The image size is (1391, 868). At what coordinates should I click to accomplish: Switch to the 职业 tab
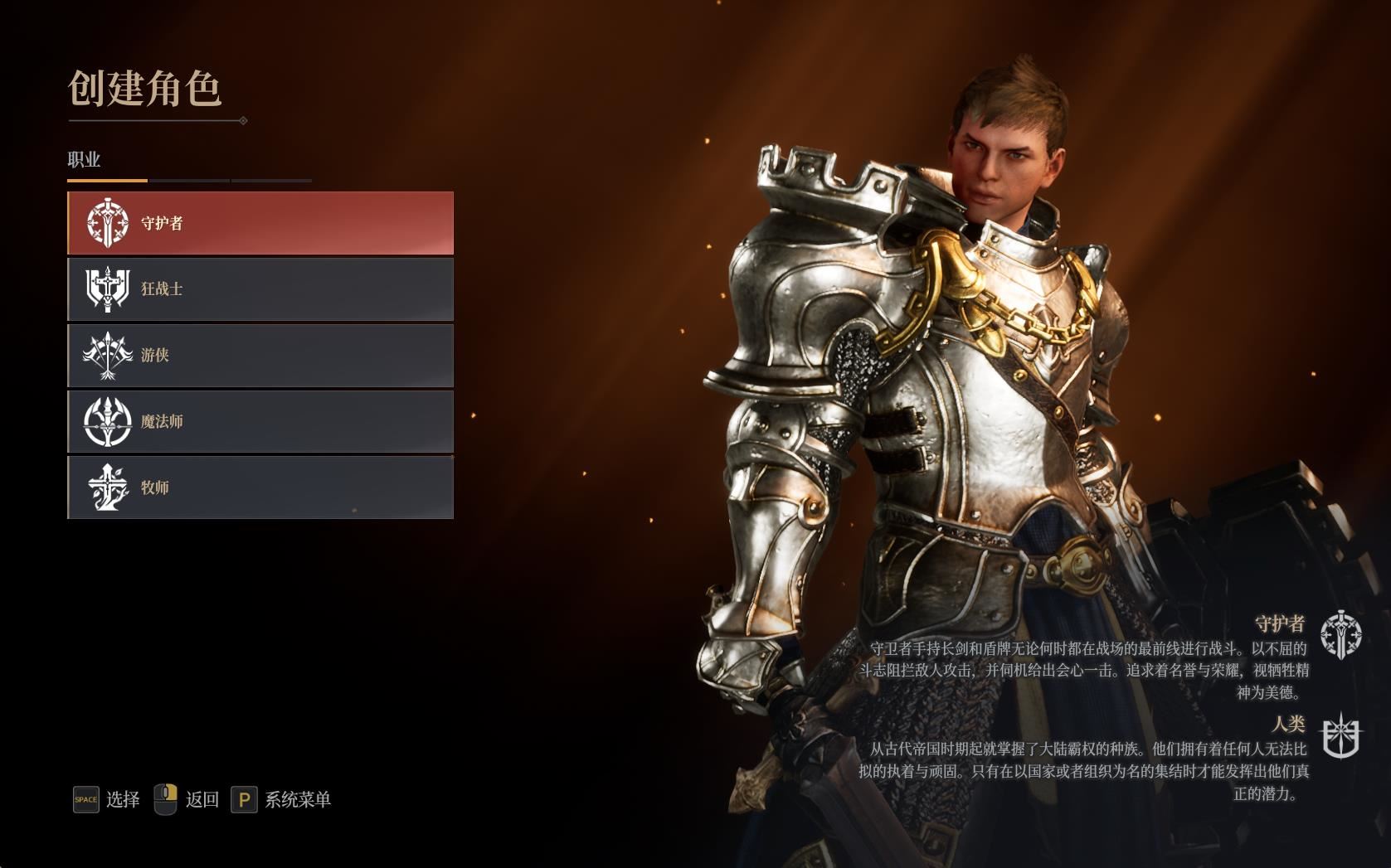pyautogui.click(x=85, y=160)
